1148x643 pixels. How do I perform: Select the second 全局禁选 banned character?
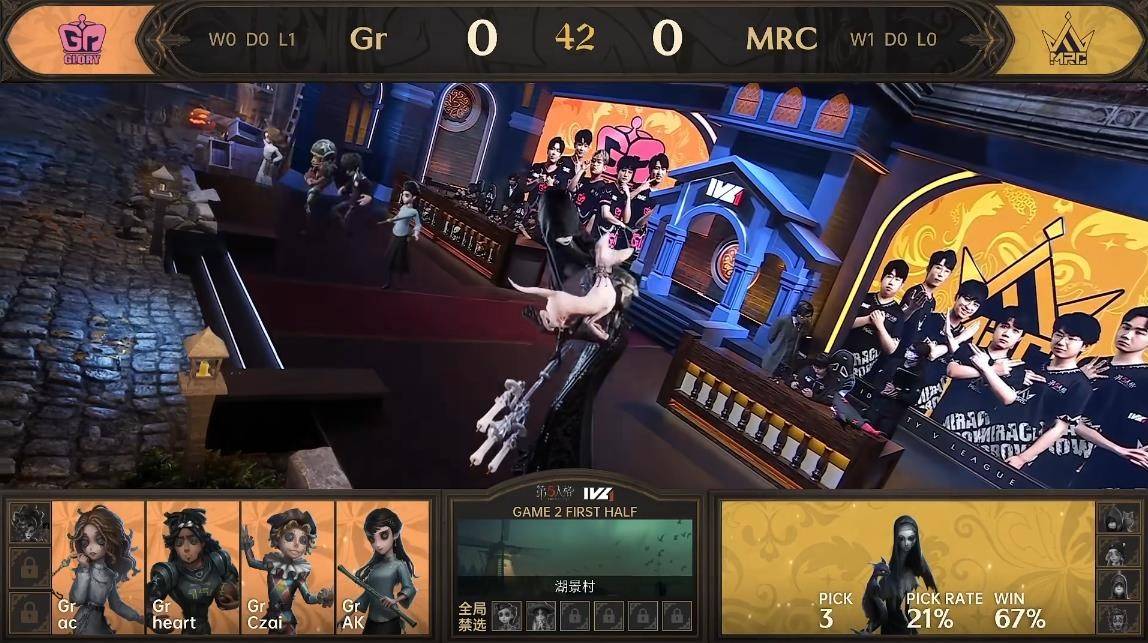click(542, 613)
